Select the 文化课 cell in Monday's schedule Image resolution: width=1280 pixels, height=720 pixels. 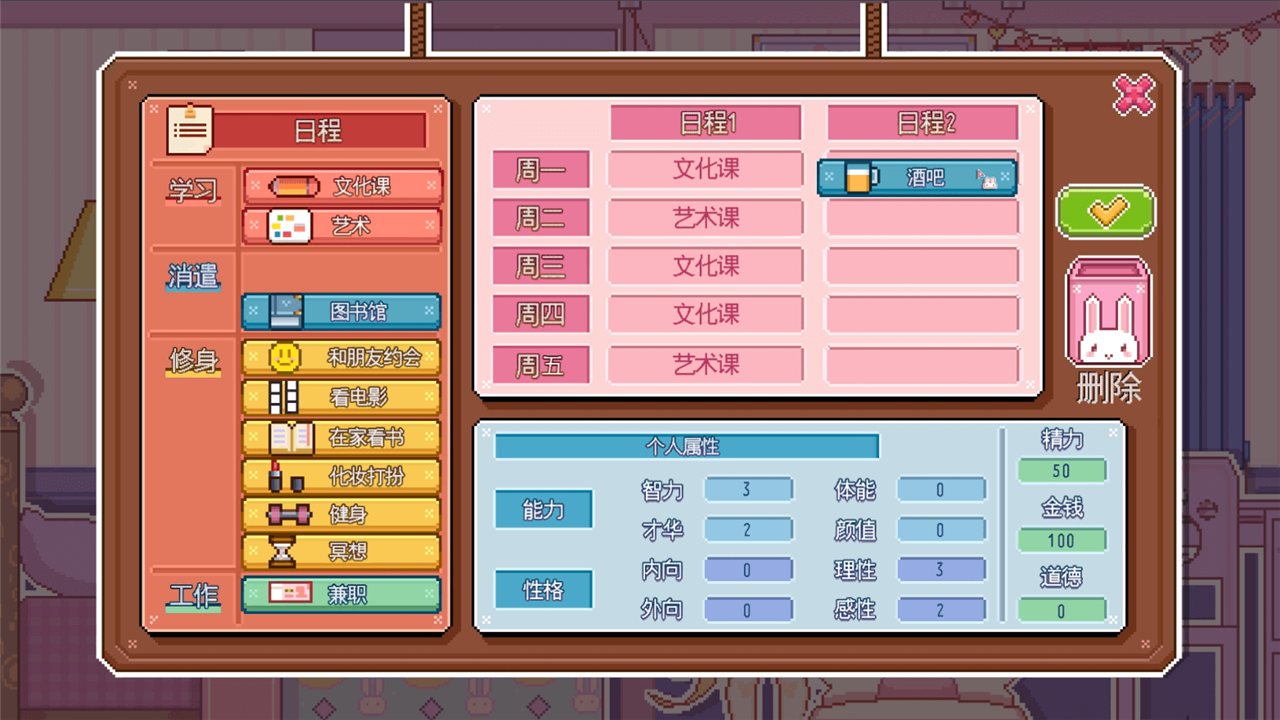(x=705, y=169)
